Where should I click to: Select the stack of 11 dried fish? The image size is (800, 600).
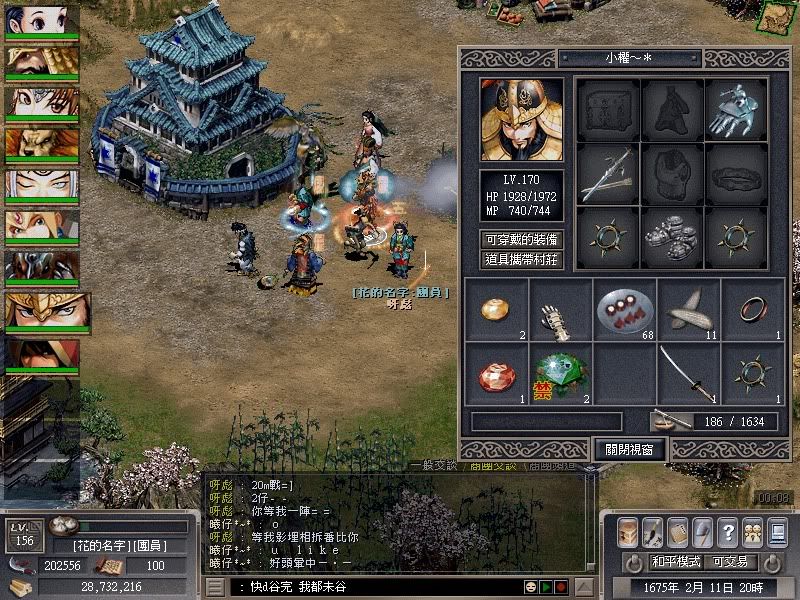(690, 309)
